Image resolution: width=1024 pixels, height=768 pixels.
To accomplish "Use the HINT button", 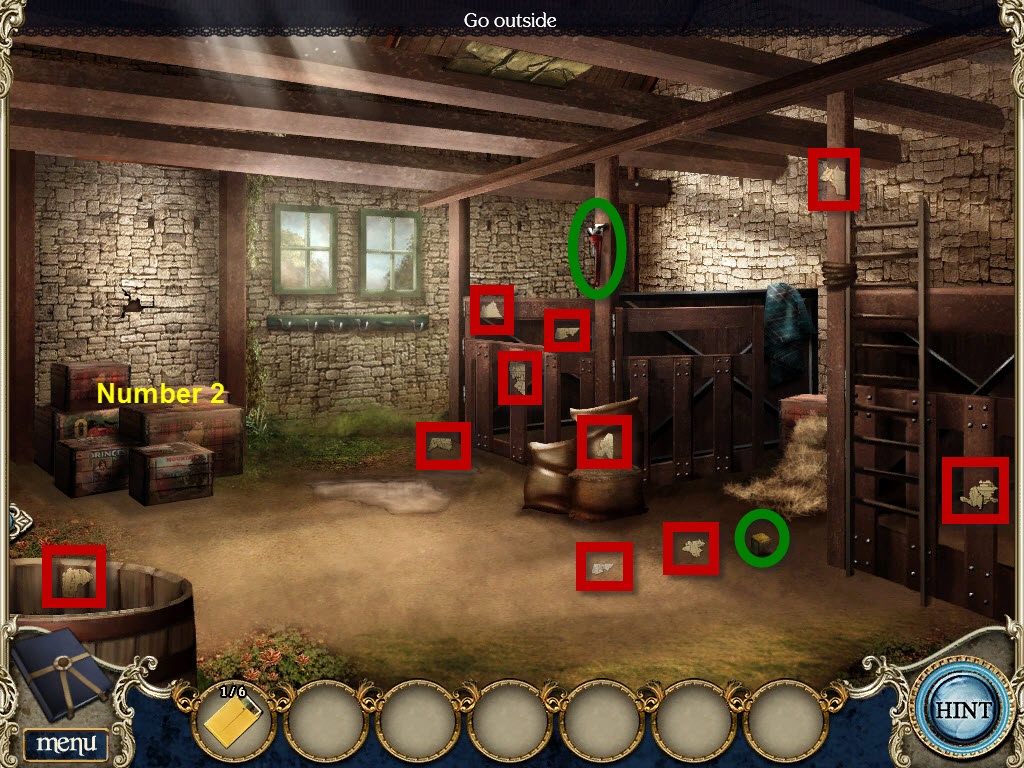I will coord(963,710).
